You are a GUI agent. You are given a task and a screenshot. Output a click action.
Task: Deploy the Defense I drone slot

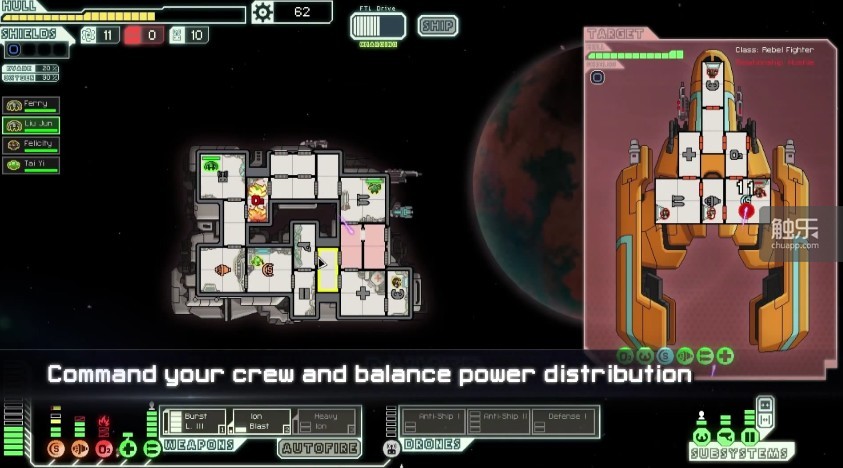pos(565,420)
